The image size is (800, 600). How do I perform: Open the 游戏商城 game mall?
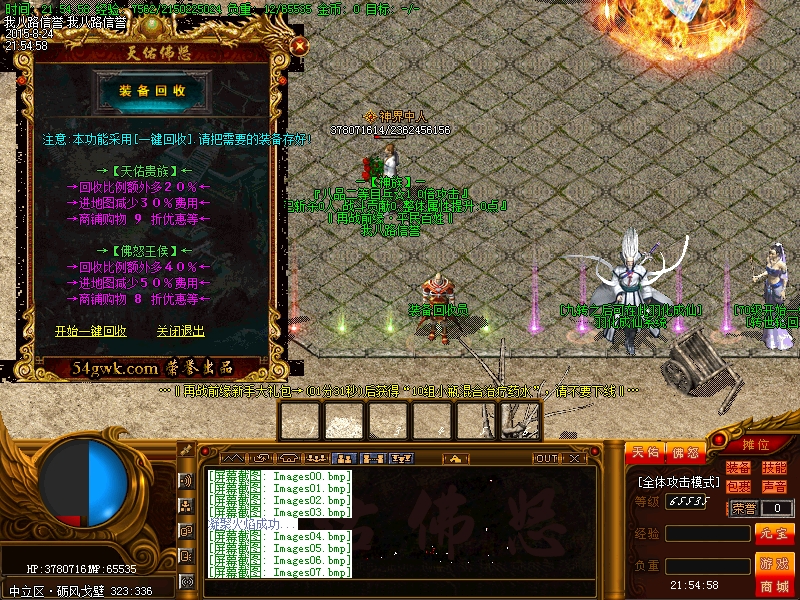774,573
